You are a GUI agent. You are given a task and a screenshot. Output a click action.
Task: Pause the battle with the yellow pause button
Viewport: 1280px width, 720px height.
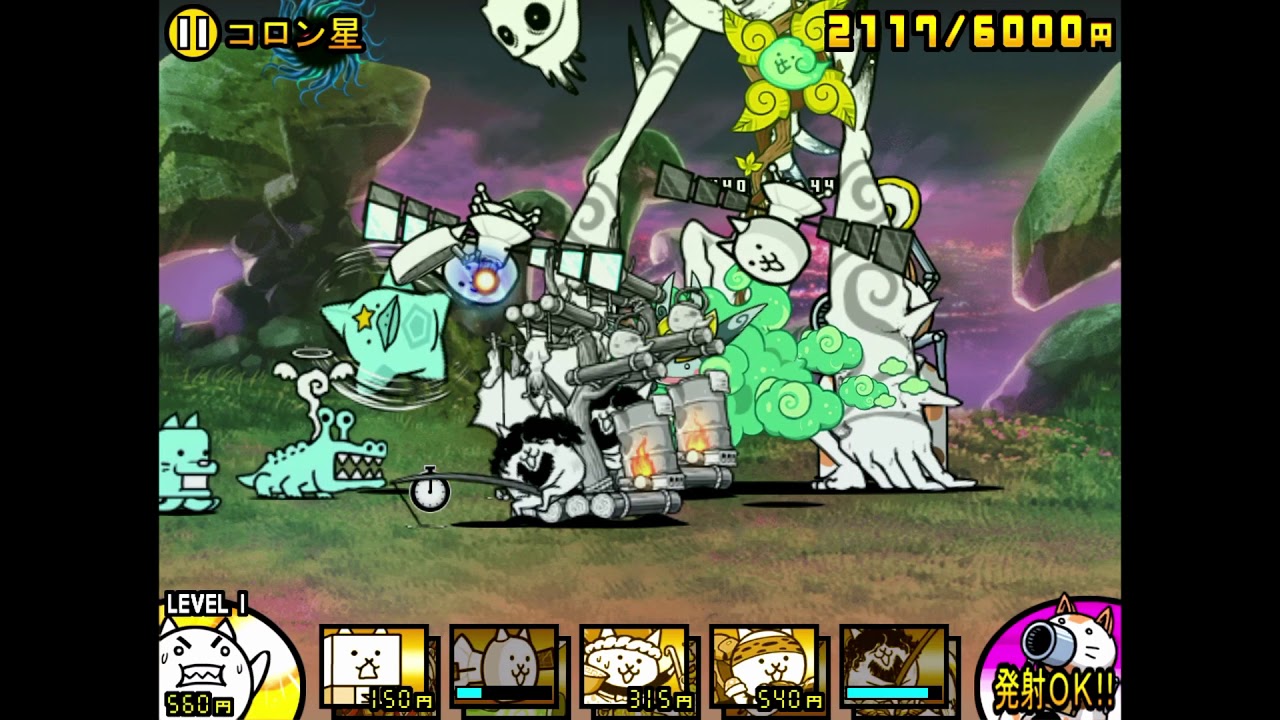coord(192,34)
